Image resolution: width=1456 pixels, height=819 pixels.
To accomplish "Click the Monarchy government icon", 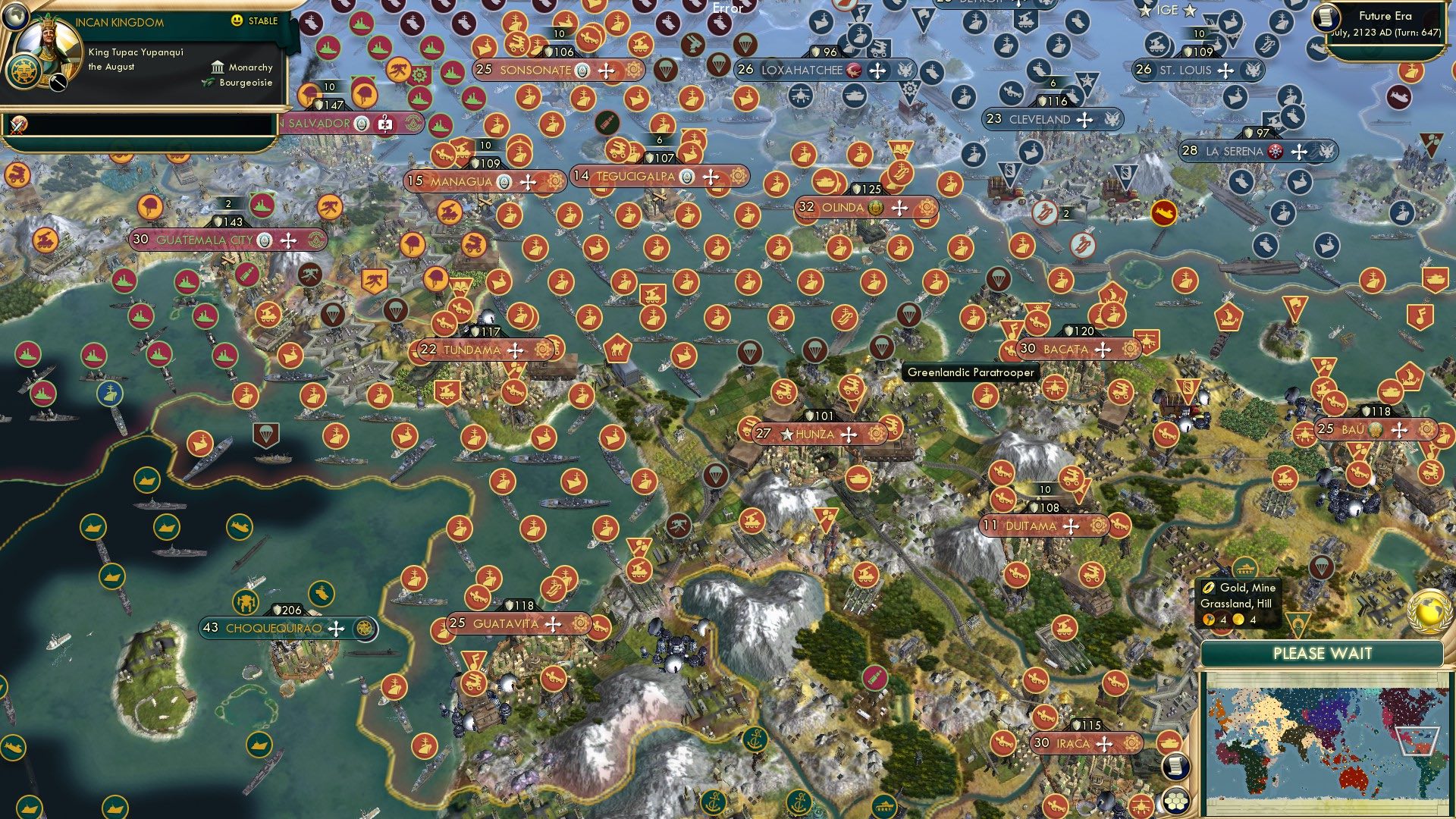I will point(218,67).
